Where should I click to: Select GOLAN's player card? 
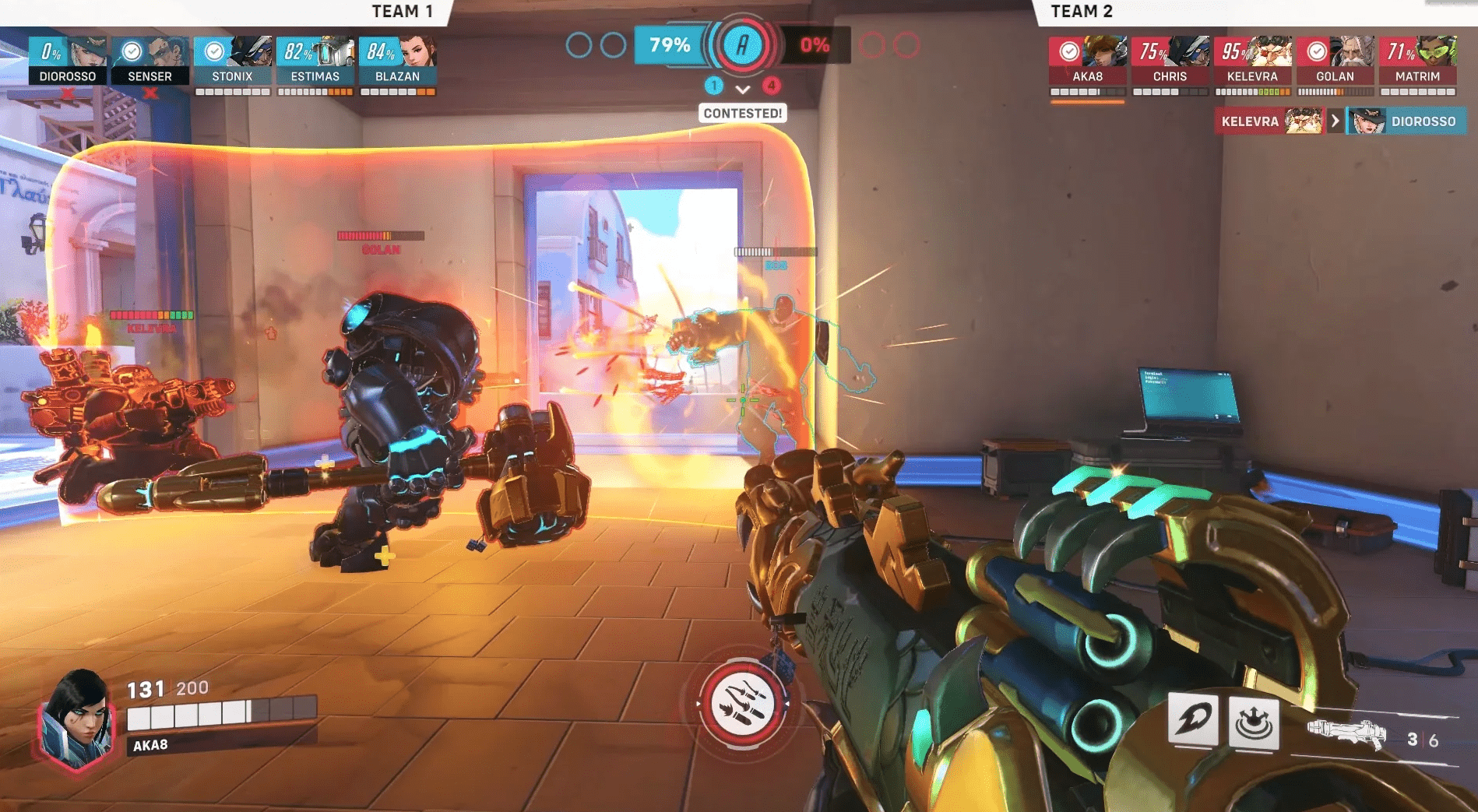coord(1335,60)
